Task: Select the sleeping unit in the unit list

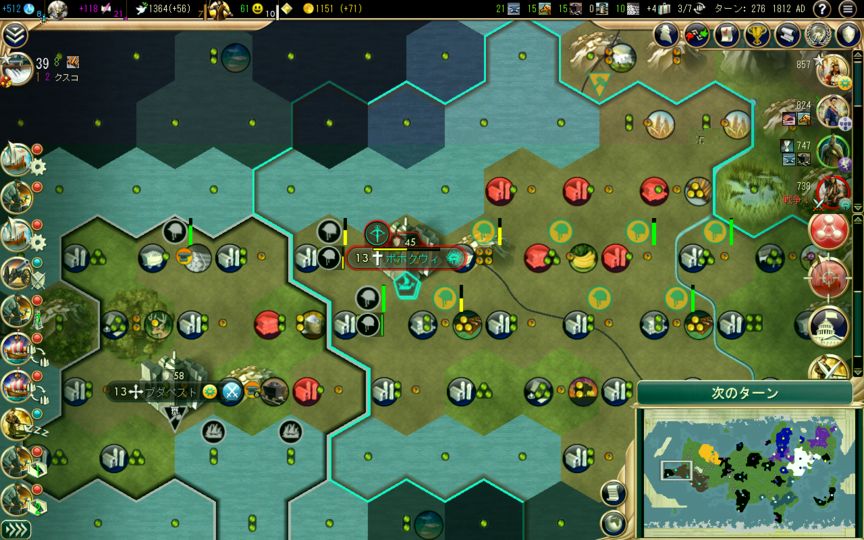Action: click(16, 424)
